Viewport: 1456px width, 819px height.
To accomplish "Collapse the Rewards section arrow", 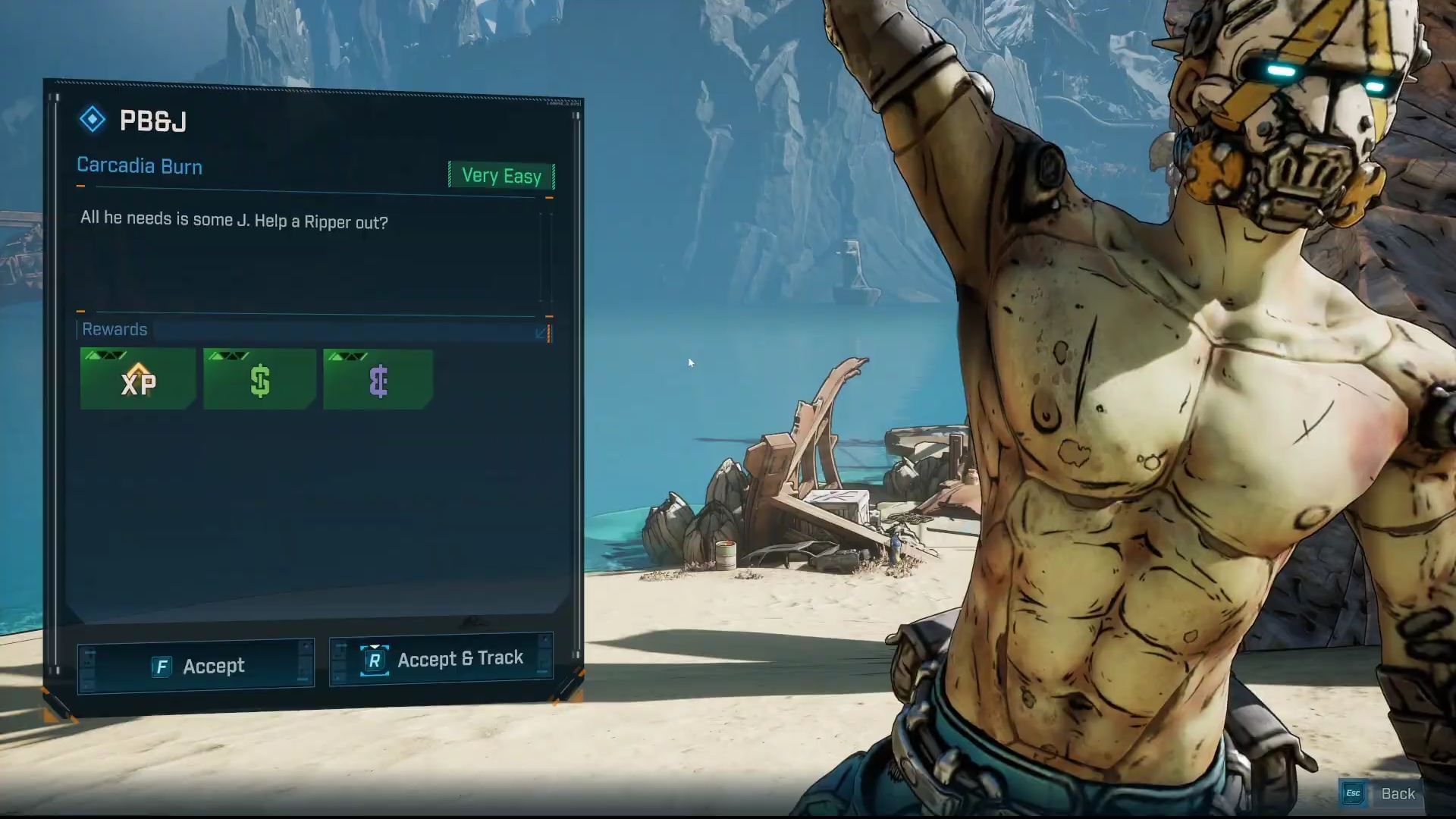I will (x=541, y=333).
